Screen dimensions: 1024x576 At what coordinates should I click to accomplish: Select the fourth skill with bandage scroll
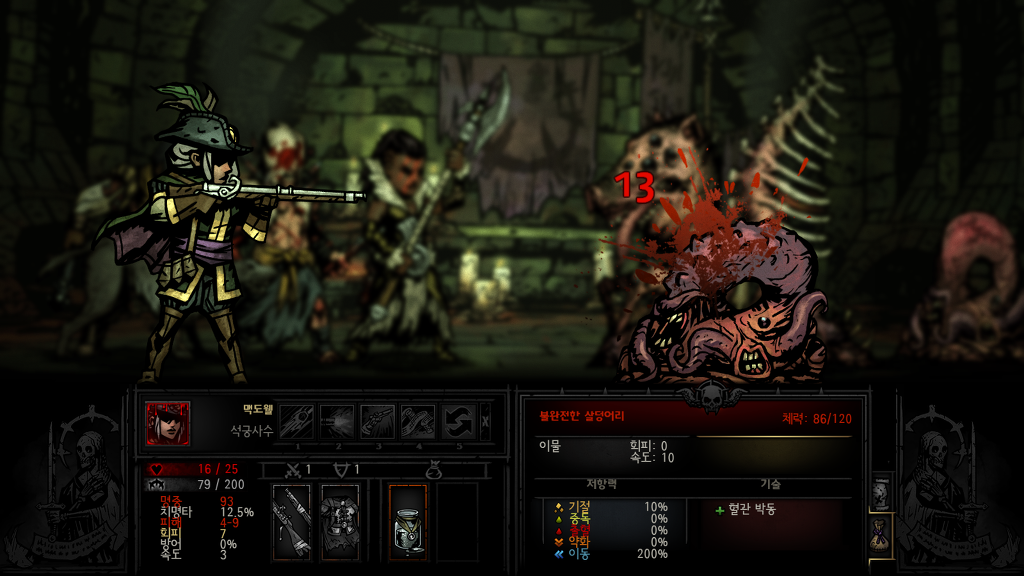point(419,422)
